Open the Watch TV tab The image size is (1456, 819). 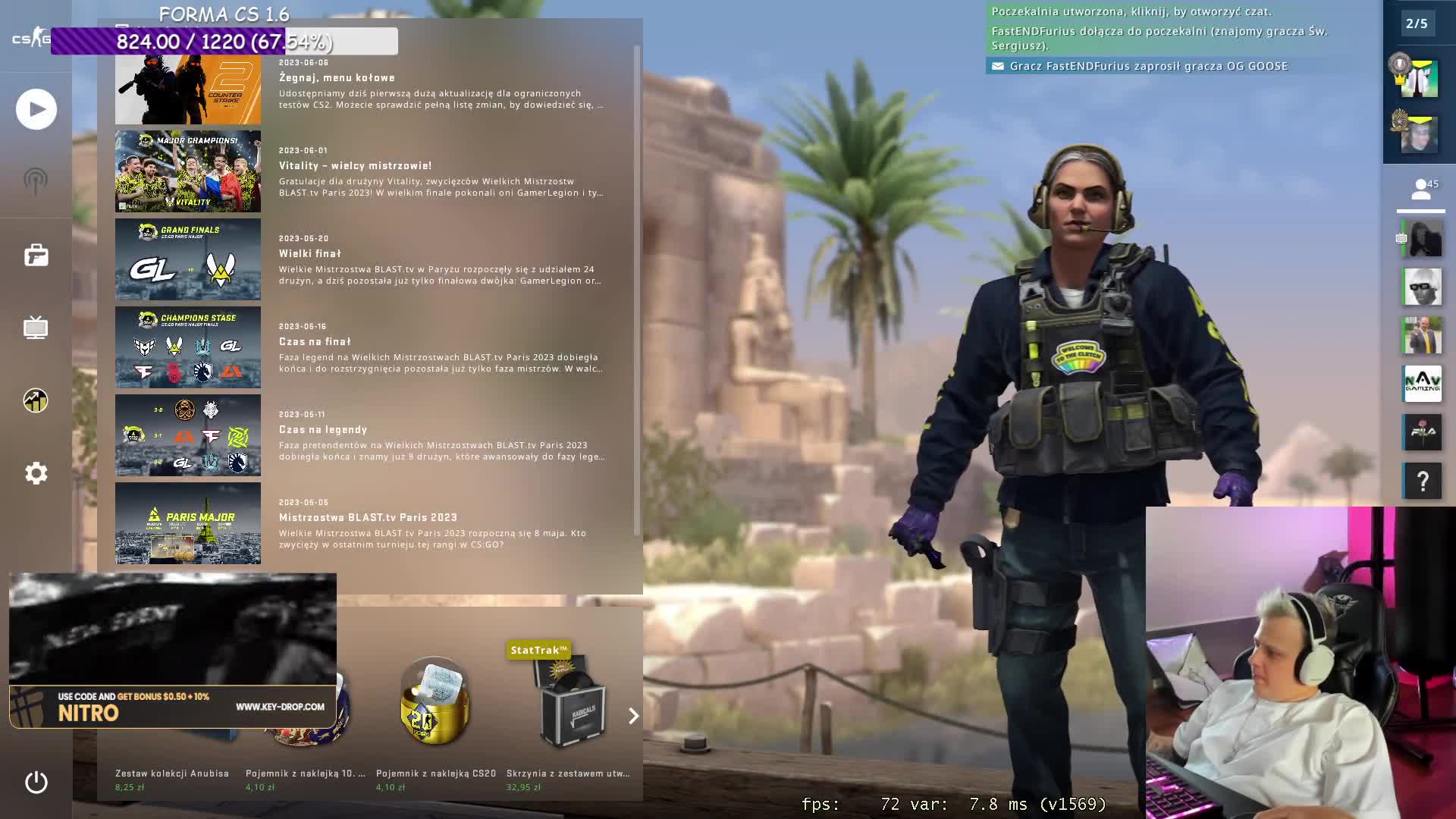(x=36, y=328)
